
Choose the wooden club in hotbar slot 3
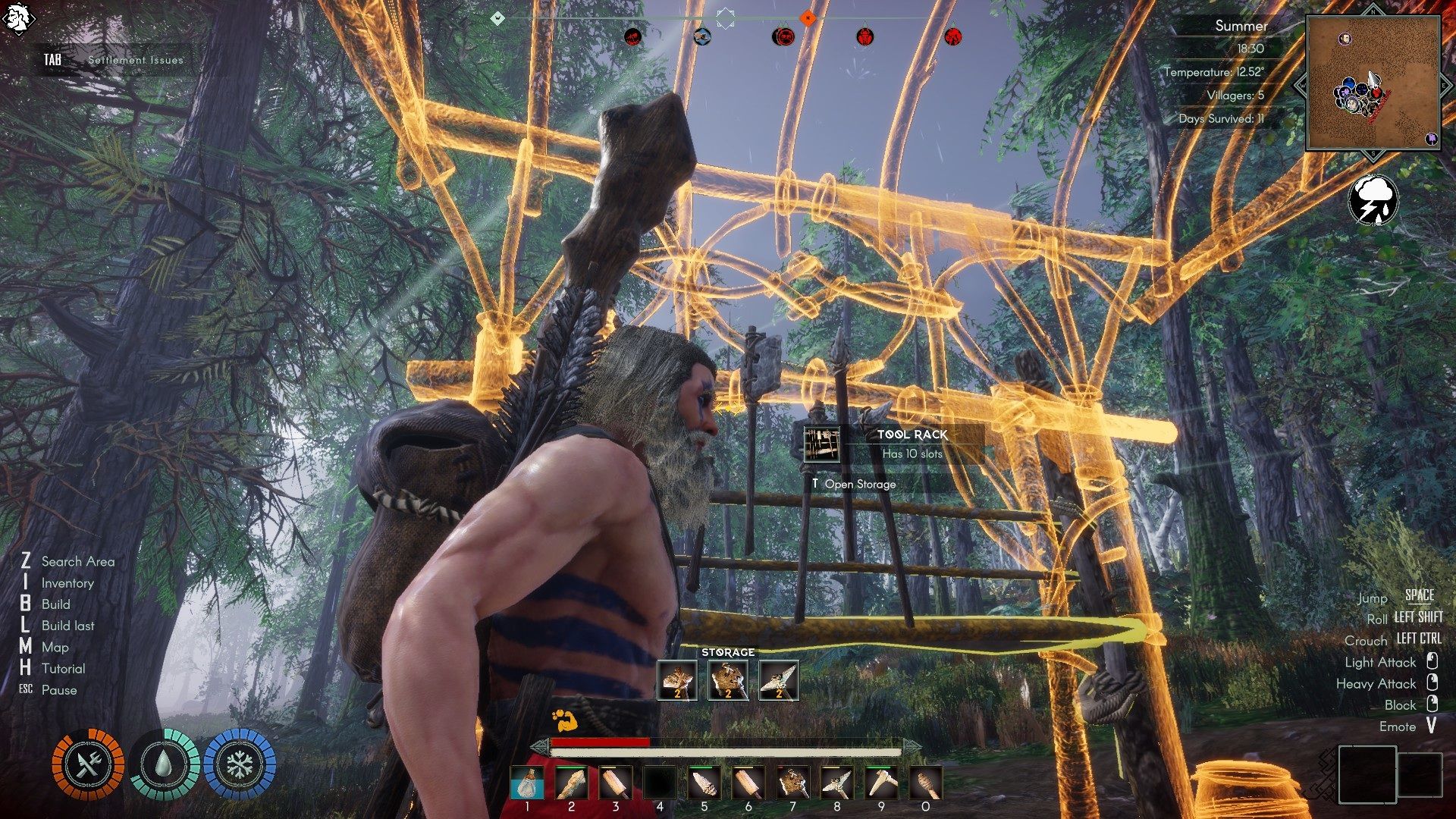click(615, 783)
